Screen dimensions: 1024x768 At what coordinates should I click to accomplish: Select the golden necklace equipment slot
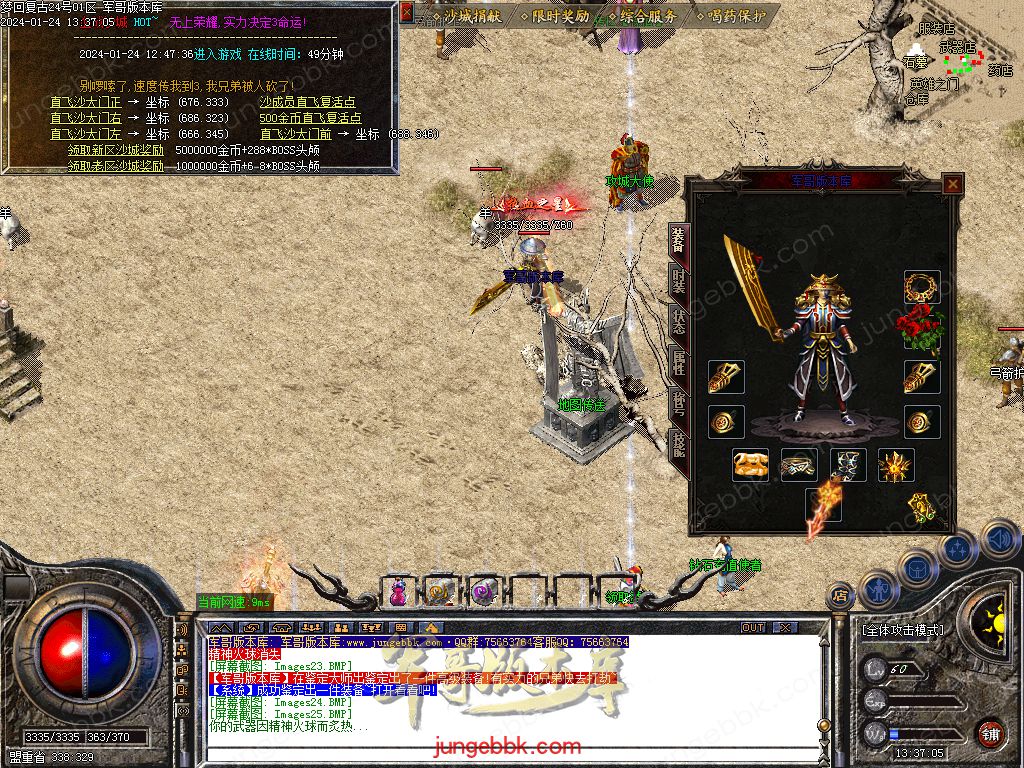pos(922,287)
